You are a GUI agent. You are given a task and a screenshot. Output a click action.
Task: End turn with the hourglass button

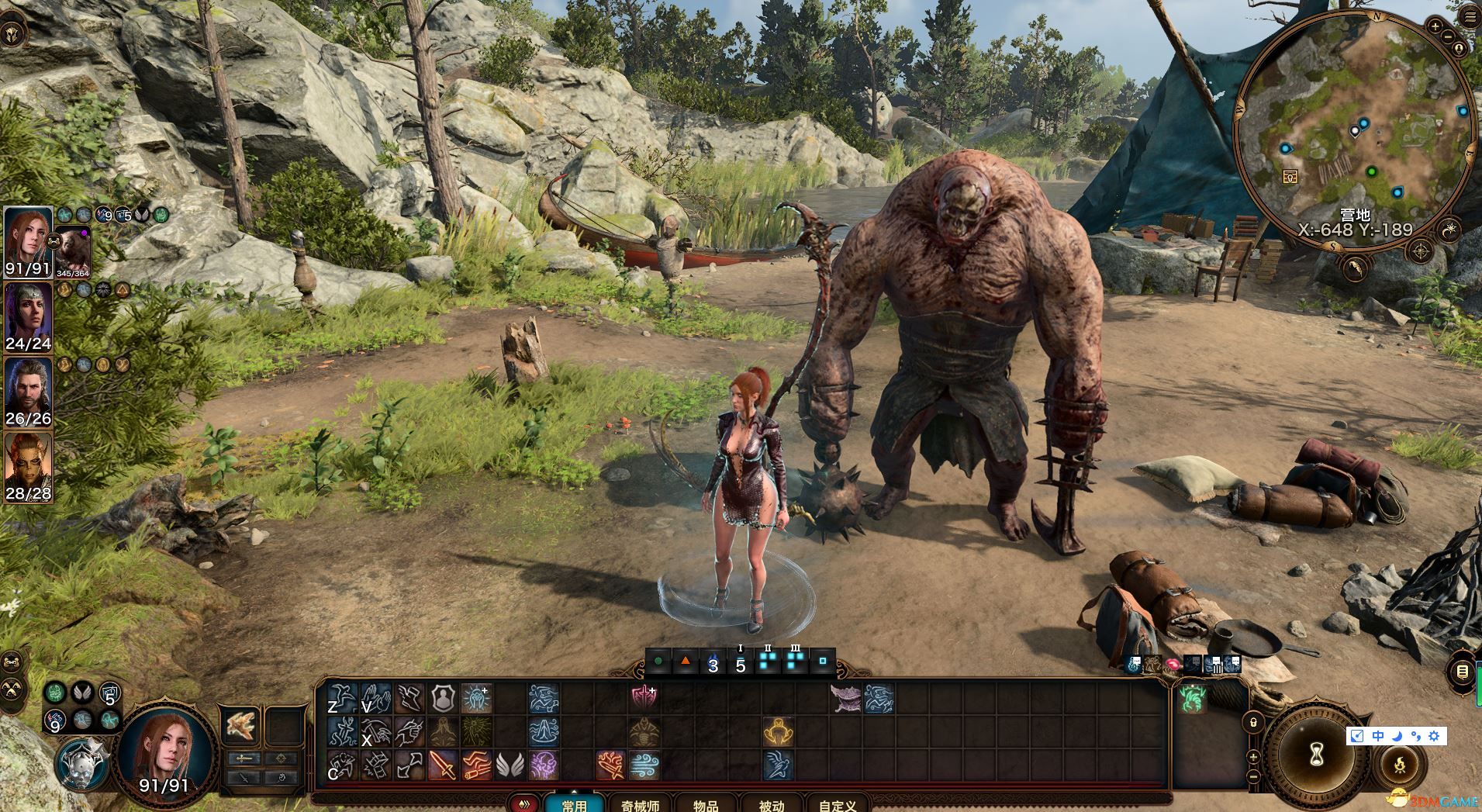1319,757
